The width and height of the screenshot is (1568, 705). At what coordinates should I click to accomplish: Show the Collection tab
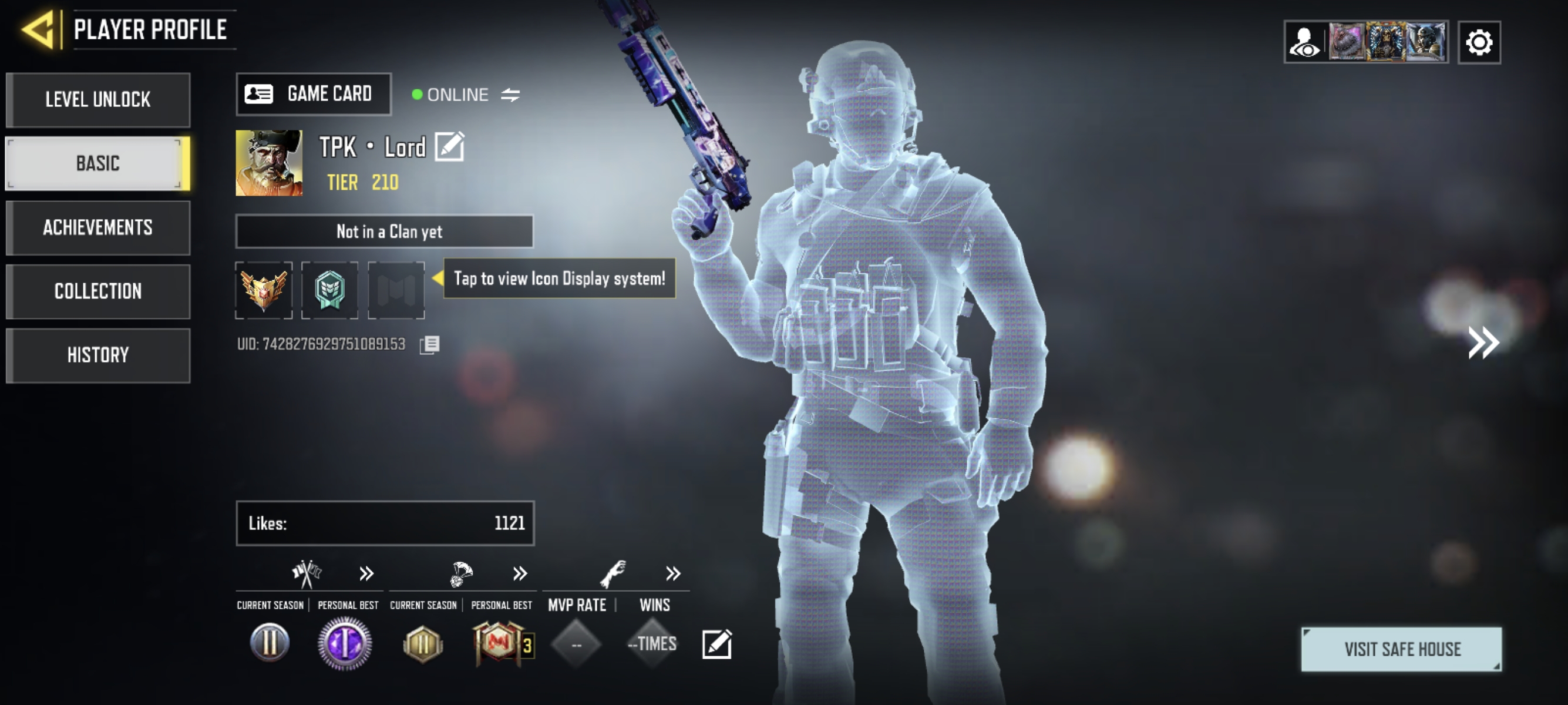click(x=98, y=291)
